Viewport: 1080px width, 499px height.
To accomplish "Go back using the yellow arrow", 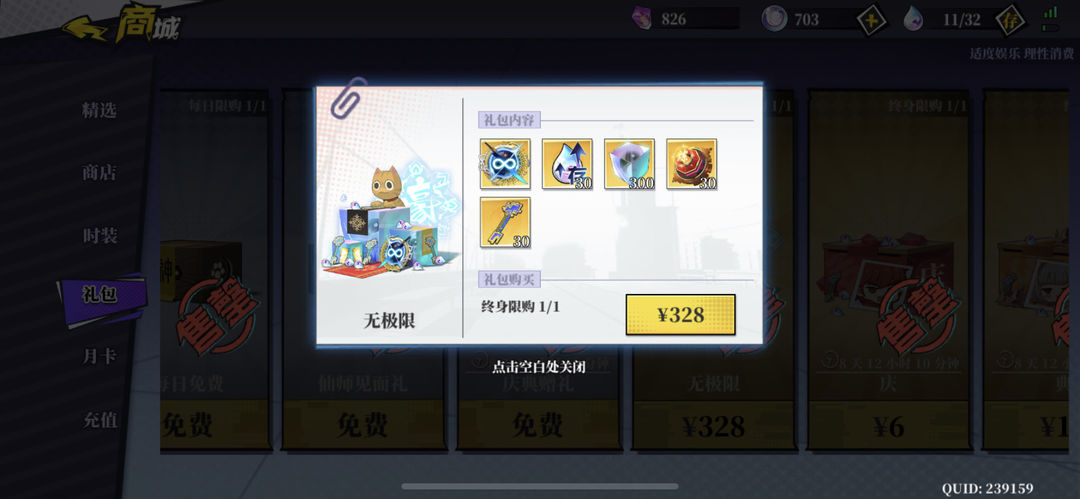I will [86, 27].
